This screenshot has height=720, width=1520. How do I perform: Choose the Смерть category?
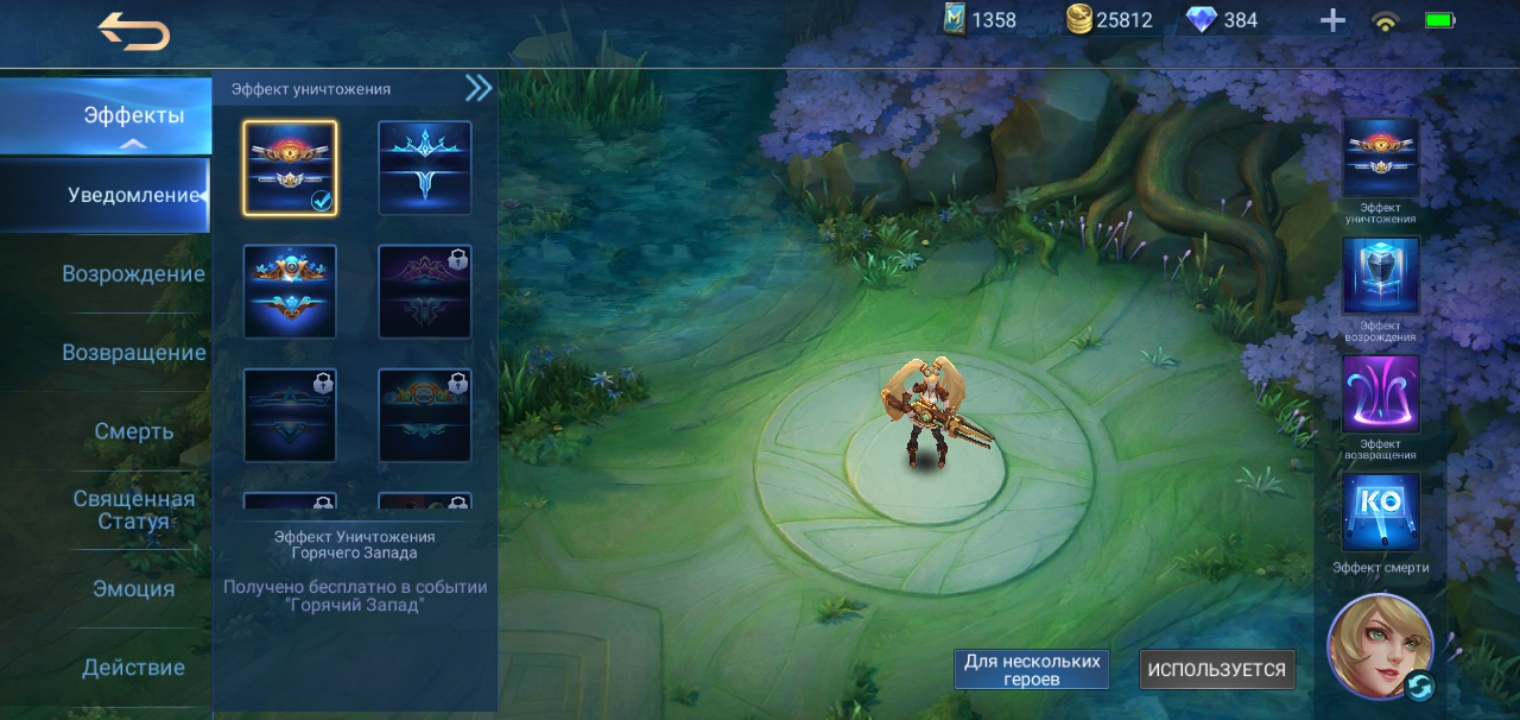pos(133,431)
